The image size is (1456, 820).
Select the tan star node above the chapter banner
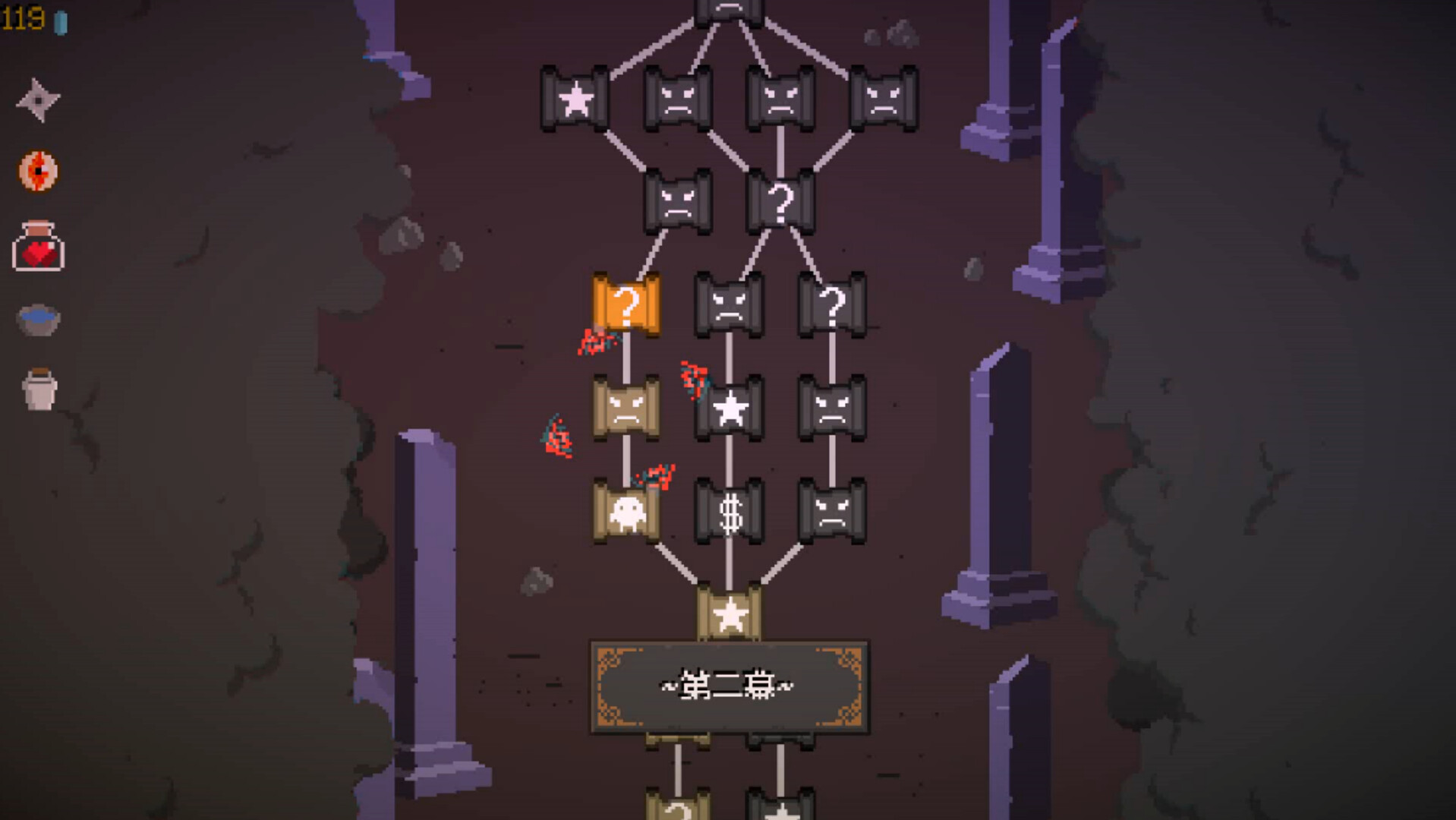point(729,613)
